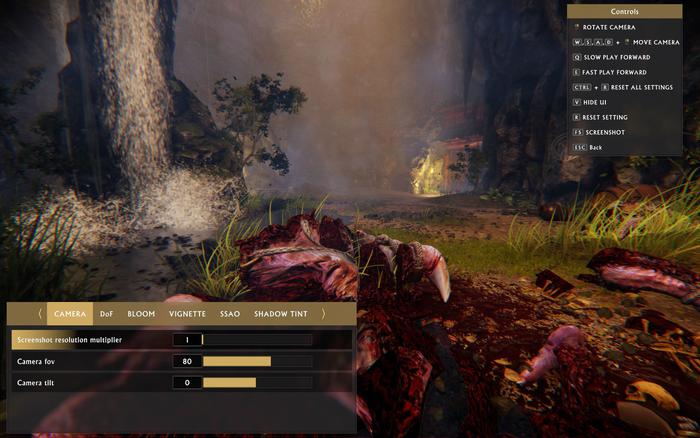Viewport: 700px width, 438px height.
Task: Click the Camera fov value box
Action: point(187,361)
